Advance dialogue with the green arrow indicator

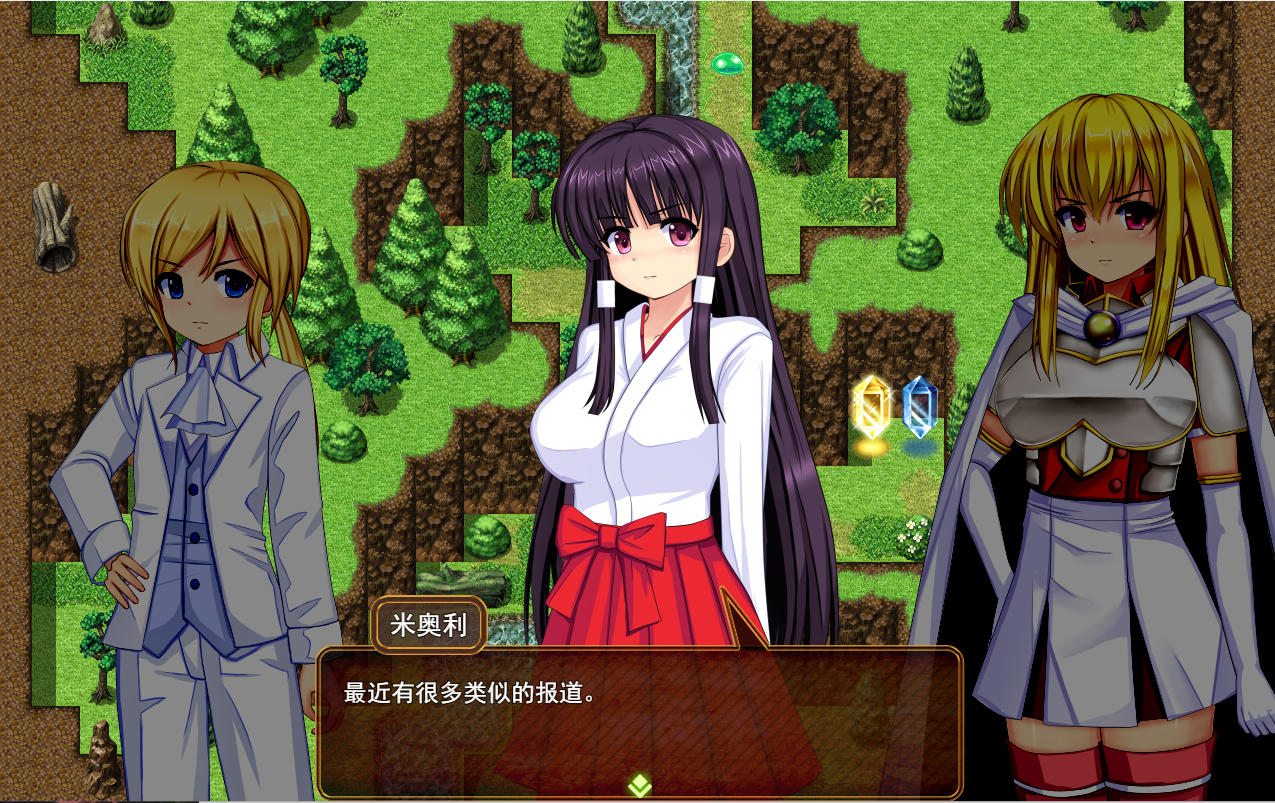click(x=639, y=785)
